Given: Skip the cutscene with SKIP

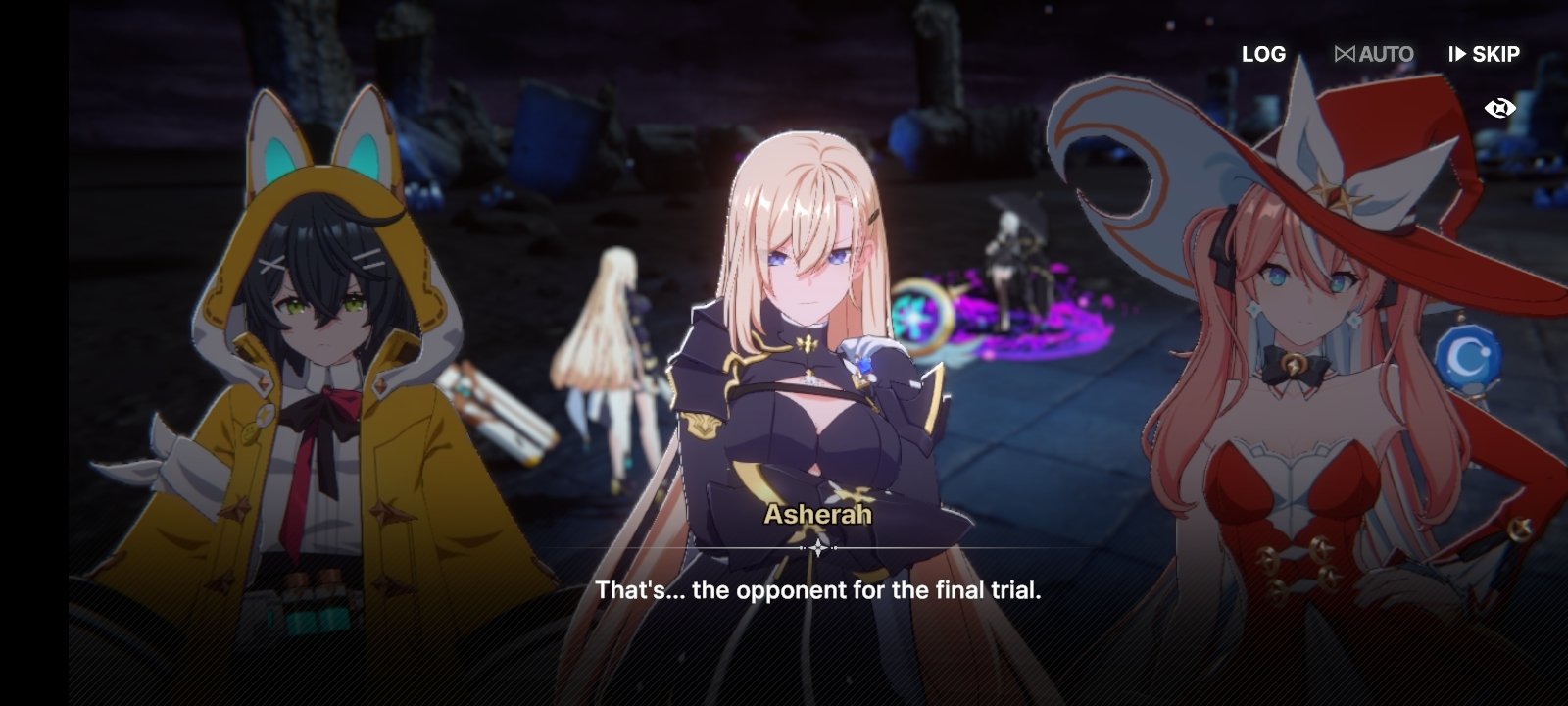Looking at the screenshot, I should pyautogui.click(x=1484, y=55).
